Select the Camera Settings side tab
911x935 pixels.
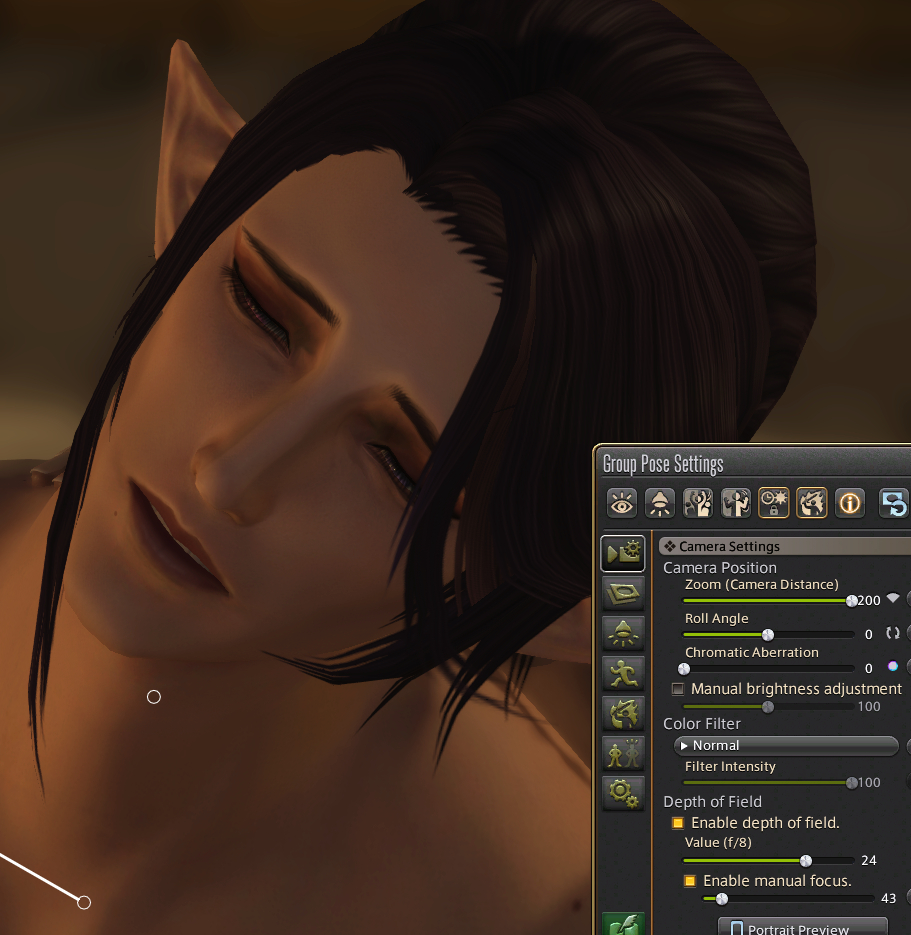(x=622, y=553)
